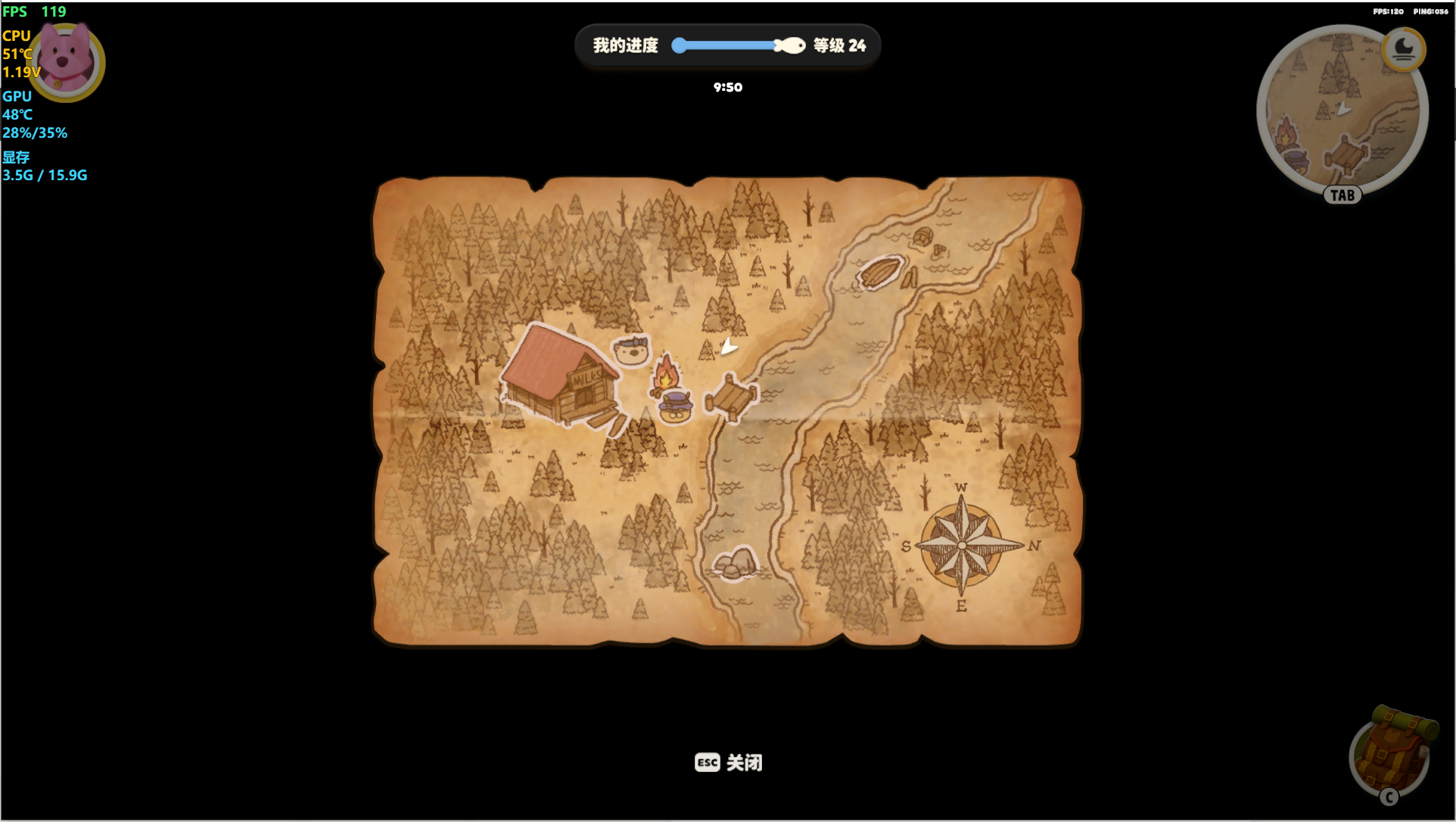Click the moon icon on the minimap

click(x=1403, y=49)
